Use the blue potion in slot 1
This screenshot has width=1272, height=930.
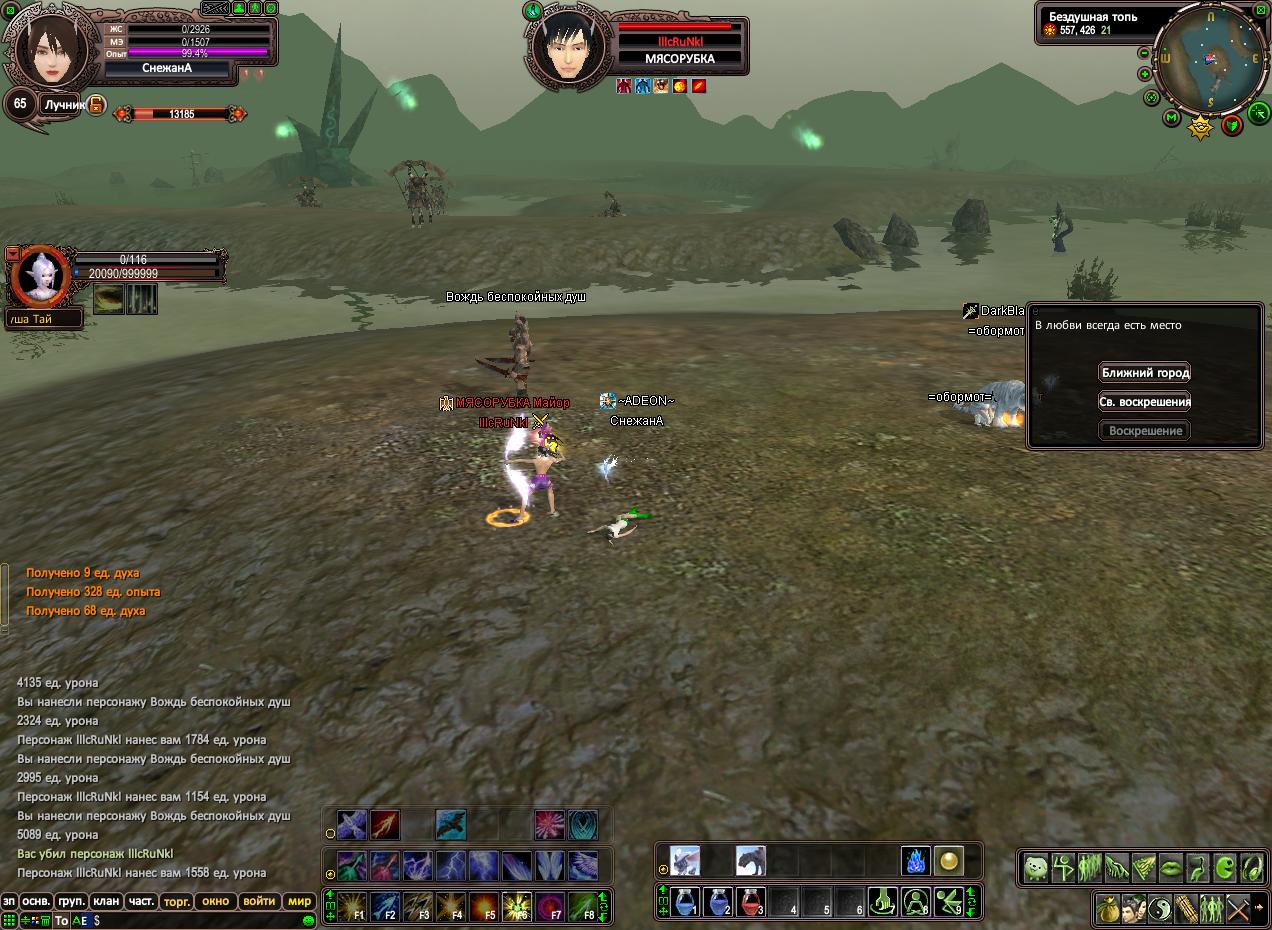click(685, 903)
